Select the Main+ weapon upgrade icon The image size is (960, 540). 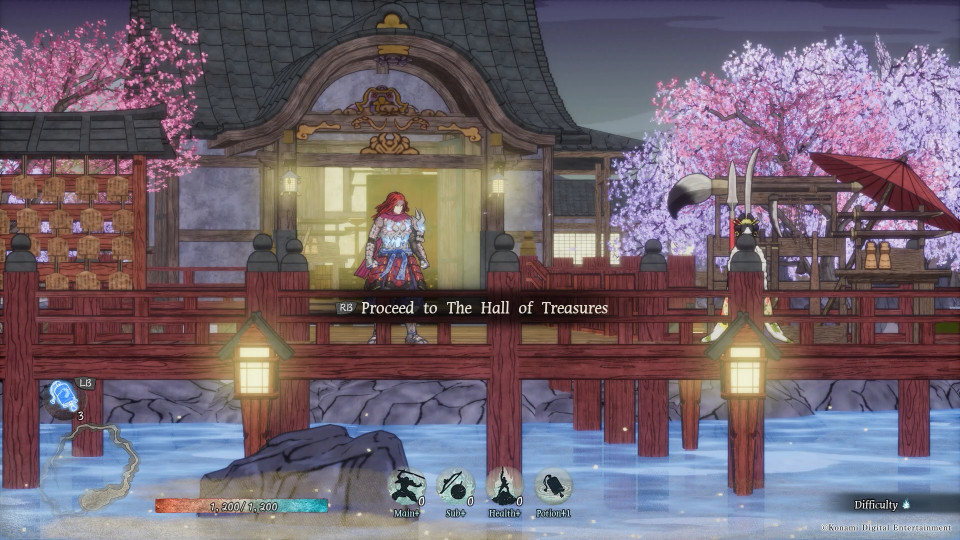406,487
